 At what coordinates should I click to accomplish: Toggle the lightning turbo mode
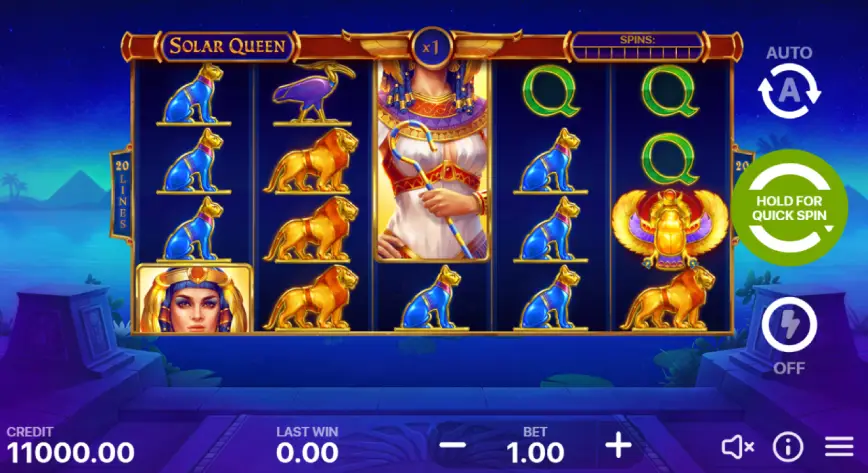click(x=789, y=326)
